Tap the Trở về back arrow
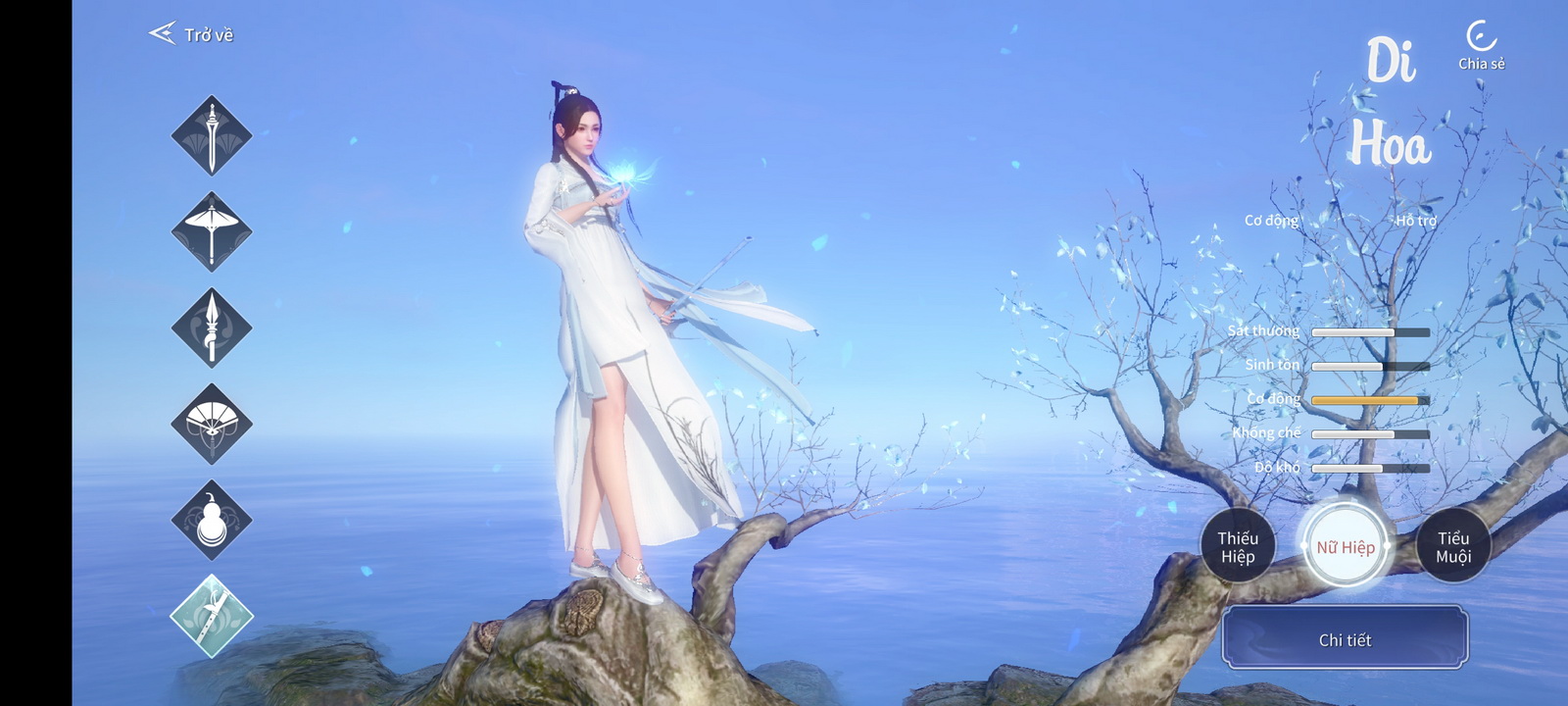This screenshot has height=706, width=1568. pos(162,30)
